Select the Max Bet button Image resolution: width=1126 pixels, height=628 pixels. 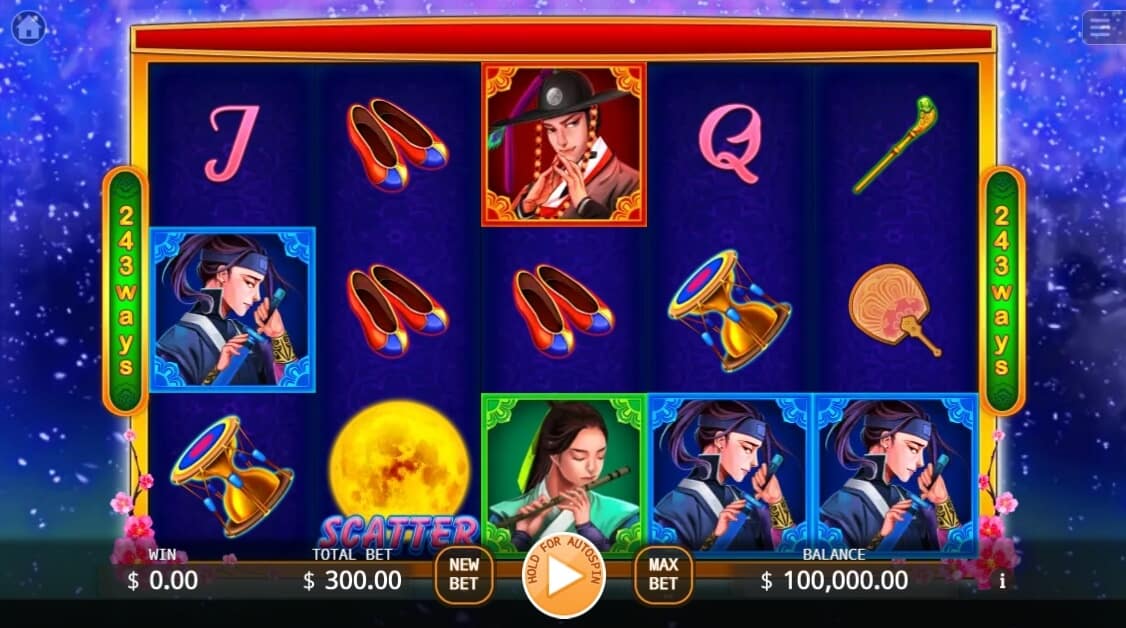[x=663, y=575]
